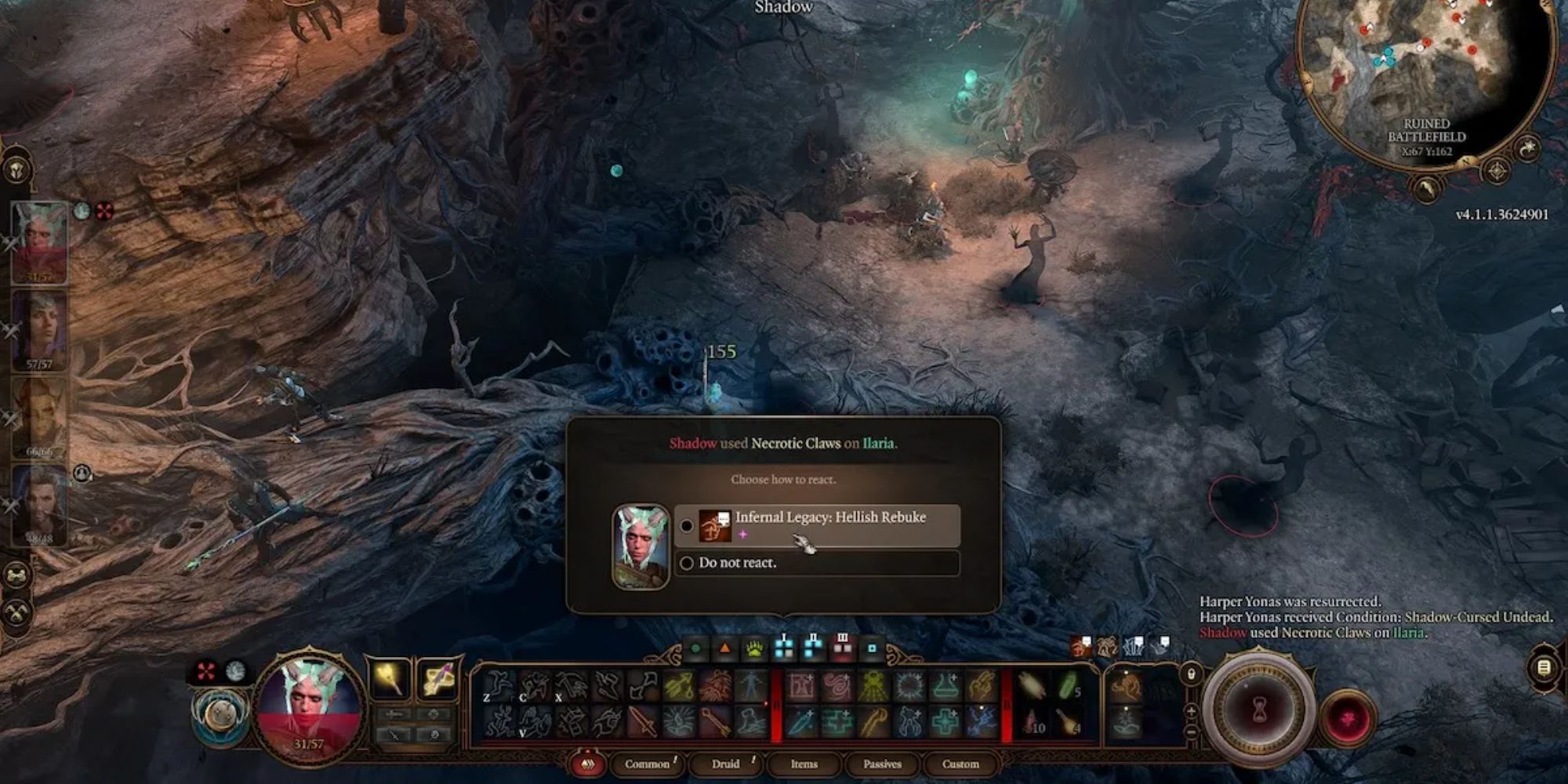Click the bonus action orange triangle icon
1568x784 pixels.
point(724,648)
